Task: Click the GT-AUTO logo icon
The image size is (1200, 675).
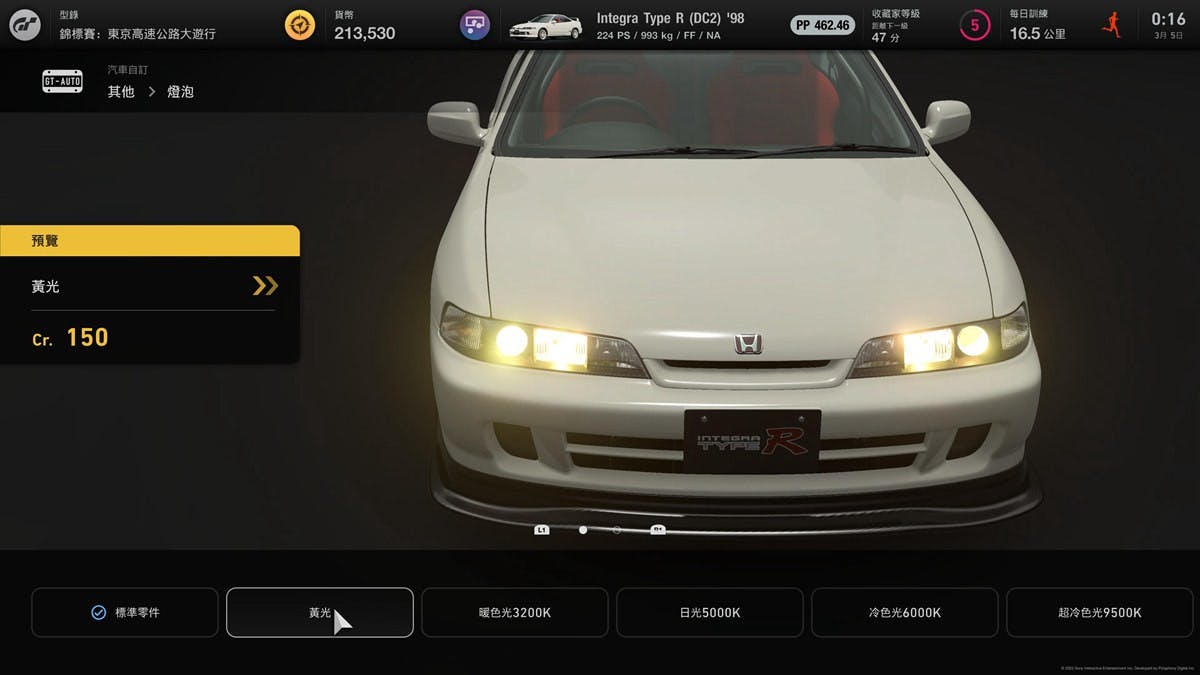Action: click(x=62, y=82)
